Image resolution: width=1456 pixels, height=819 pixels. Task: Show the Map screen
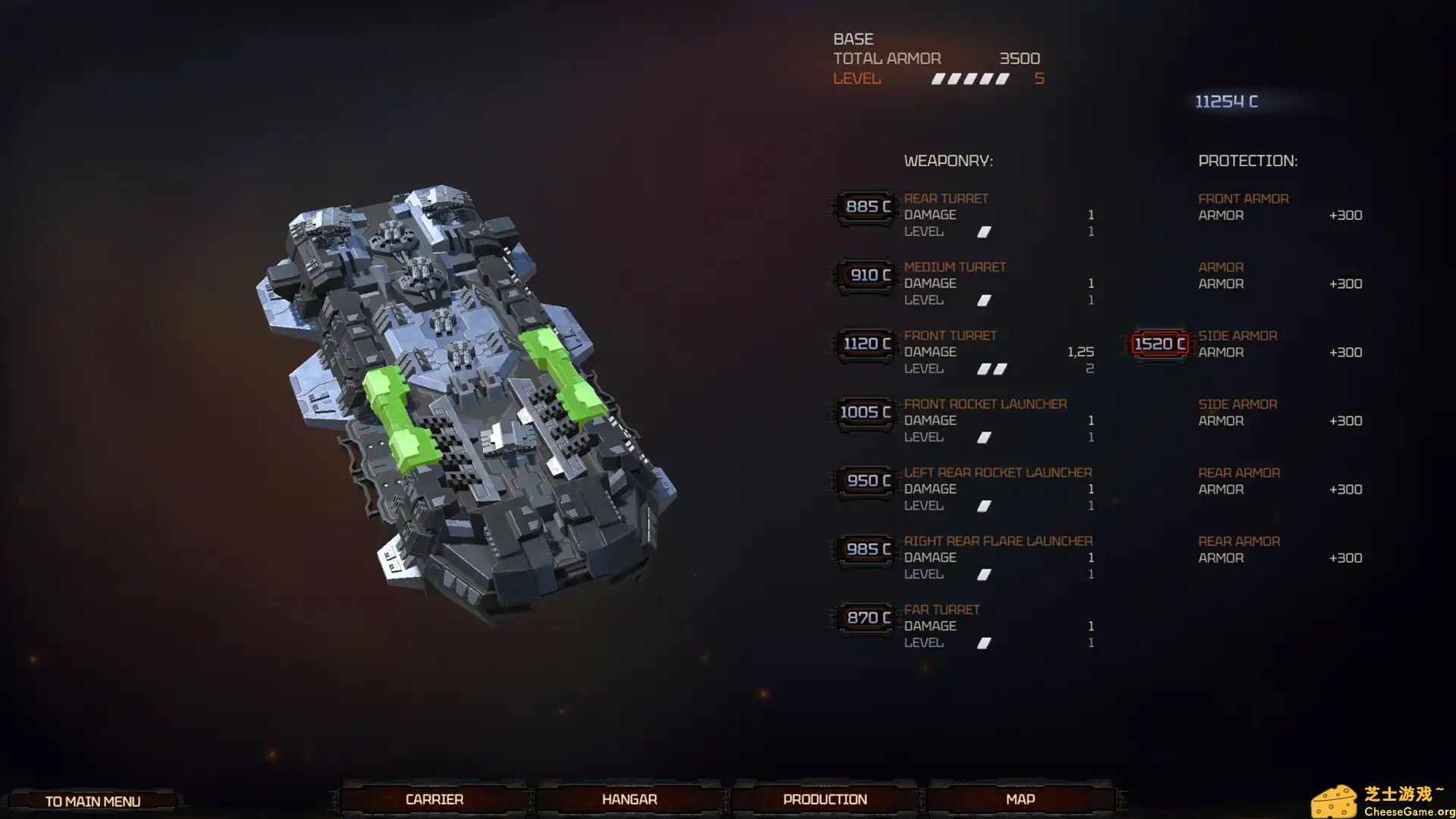pyautogui.click(x=1020, y=799)
